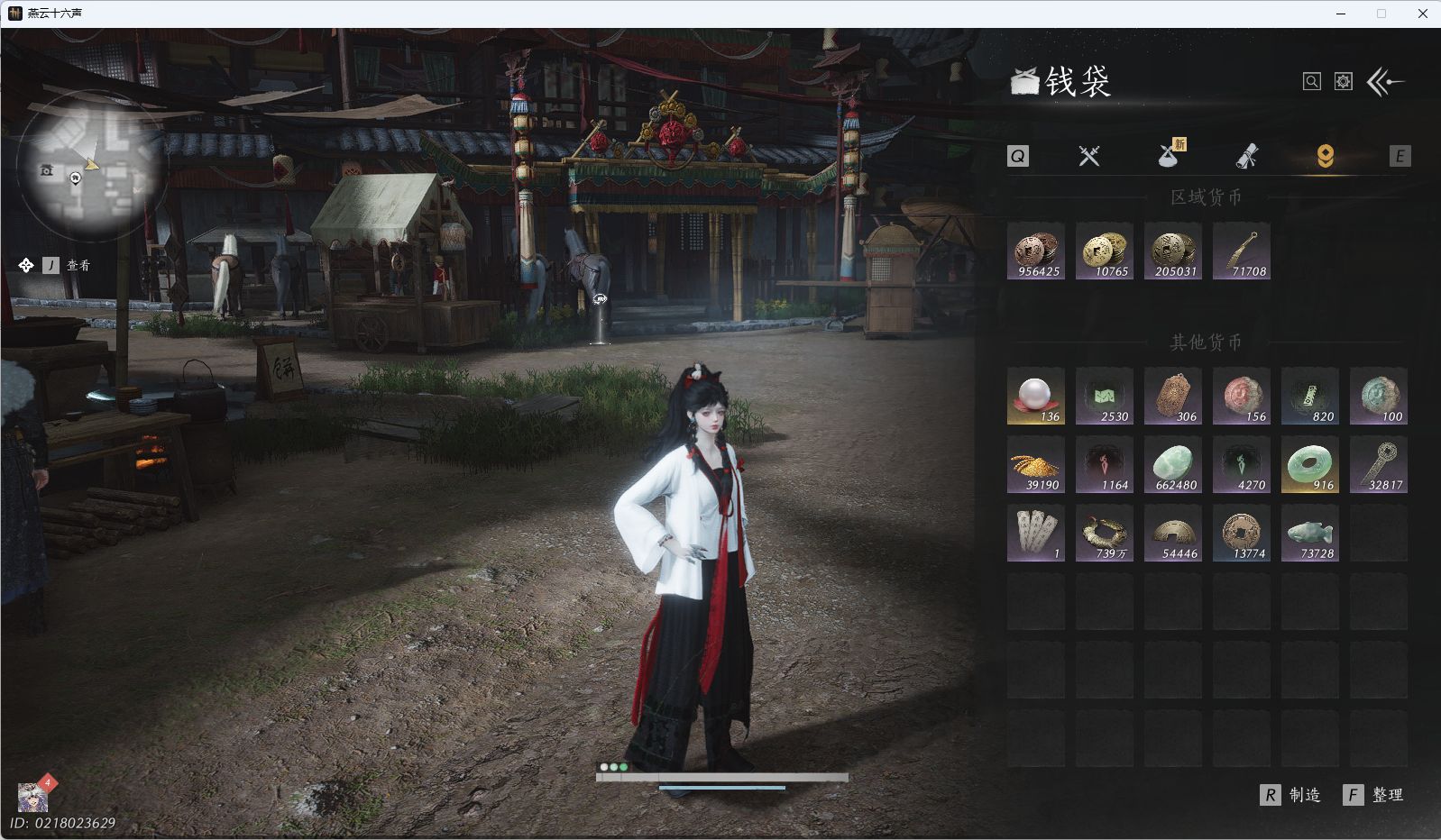Select the green jade stone of 662480

pyautogui.click(x=1173, y=465)
